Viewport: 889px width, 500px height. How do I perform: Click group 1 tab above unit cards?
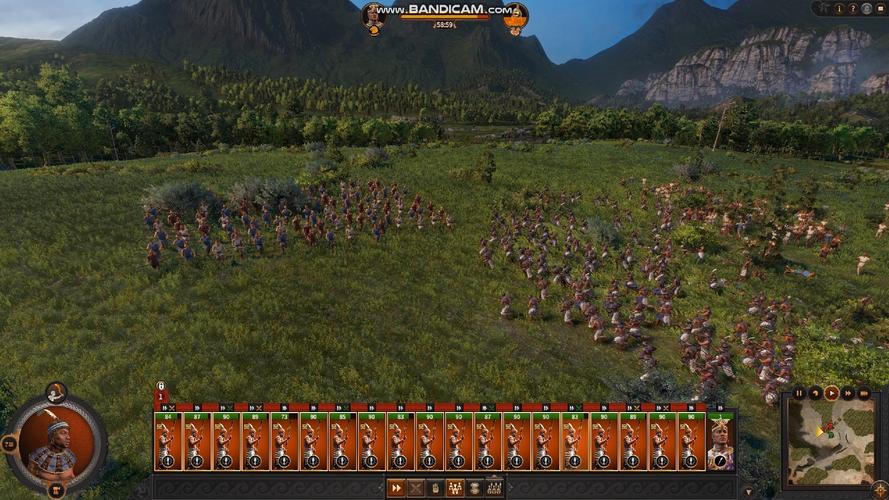[160, 396]
